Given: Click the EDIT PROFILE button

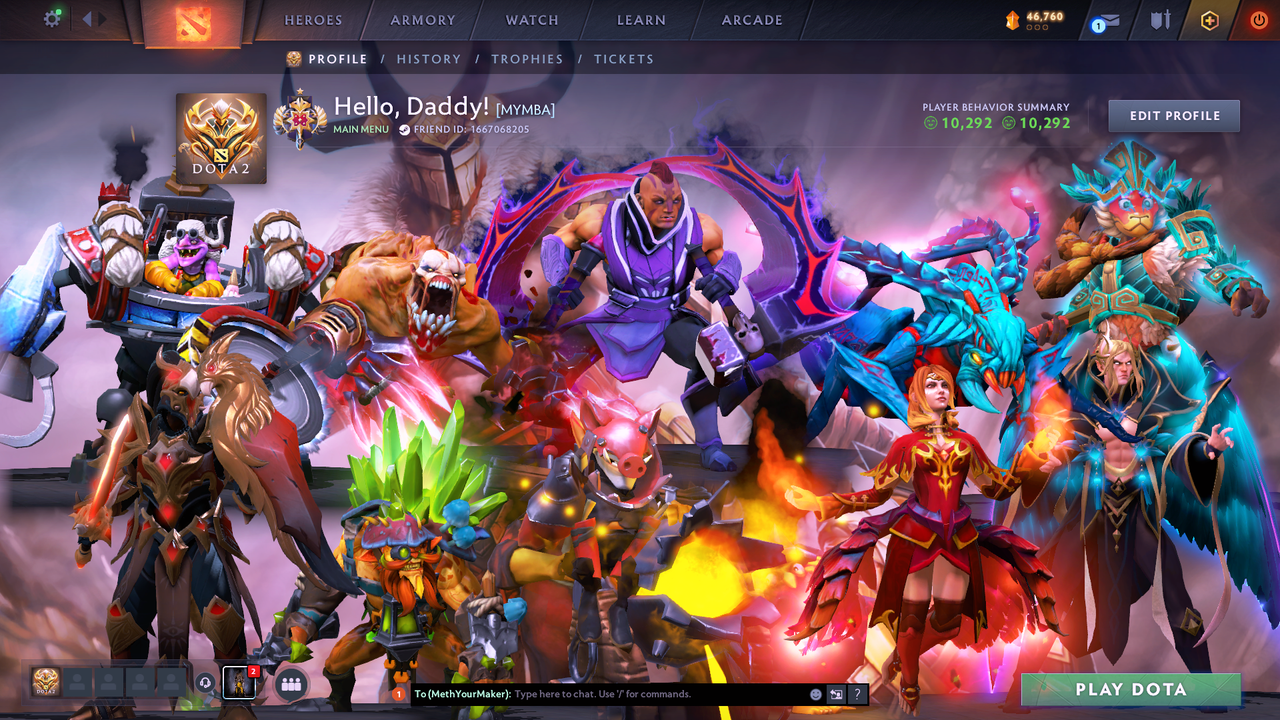Looking at the screenshot, I should click(1173, 115).
